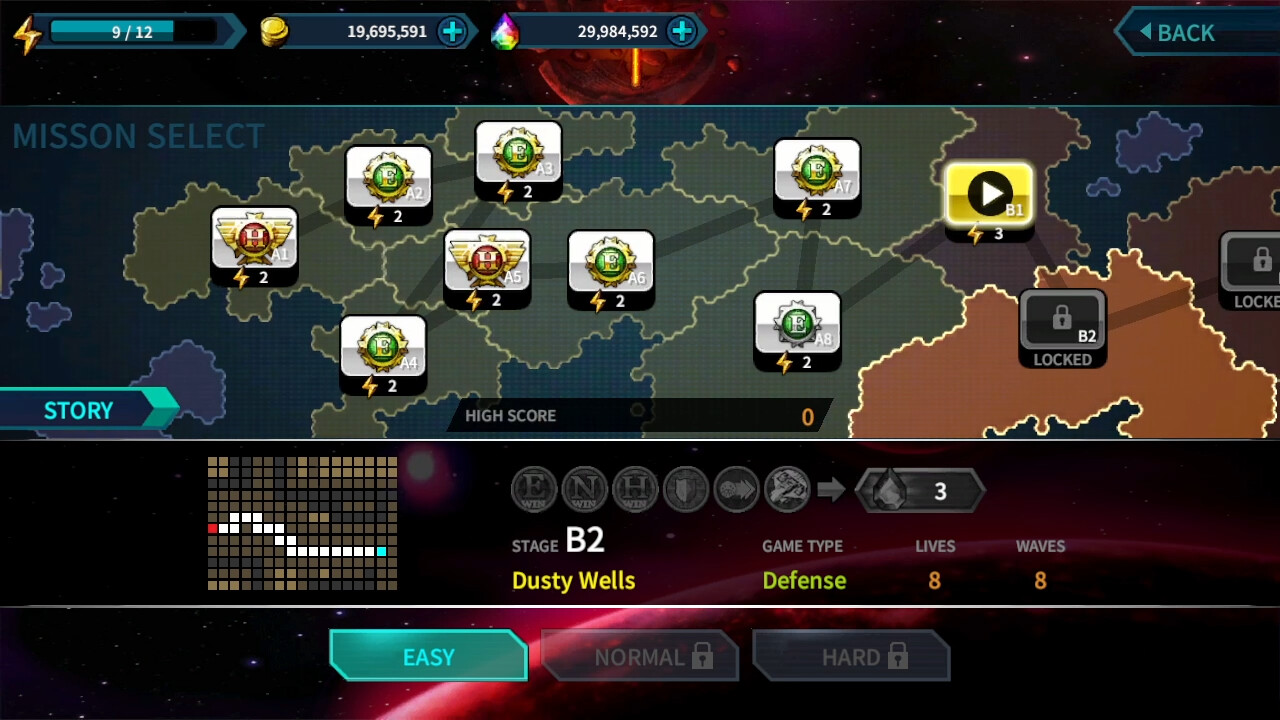The width and height of the screenshot is (1280, 720).
Task: Open stage A3 mission node
Action: [x=519, y=160]
